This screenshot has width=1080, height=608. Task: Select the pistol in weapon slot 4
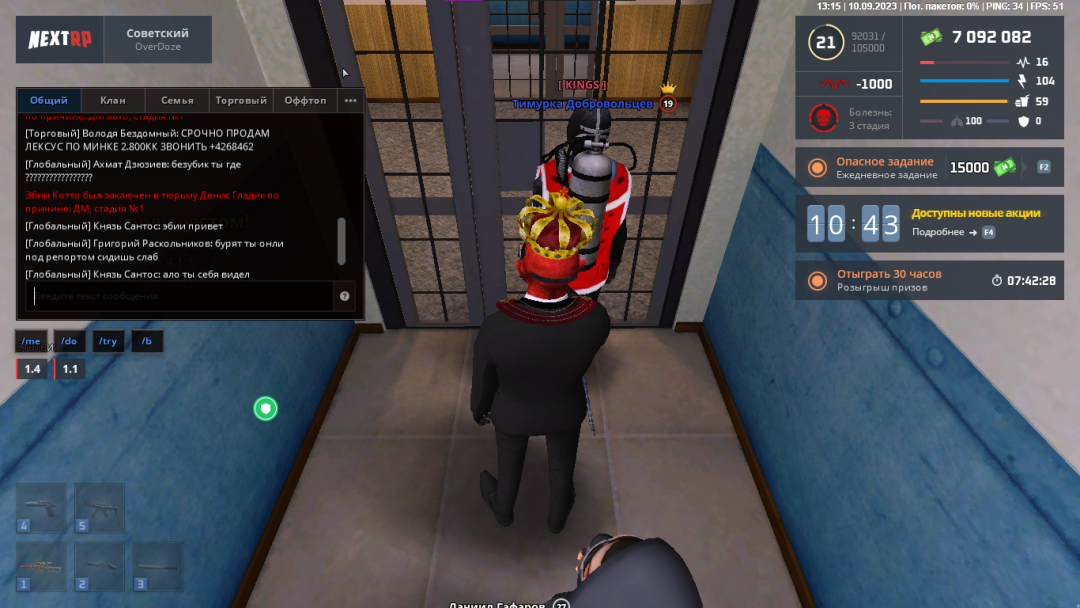[41, 508]
